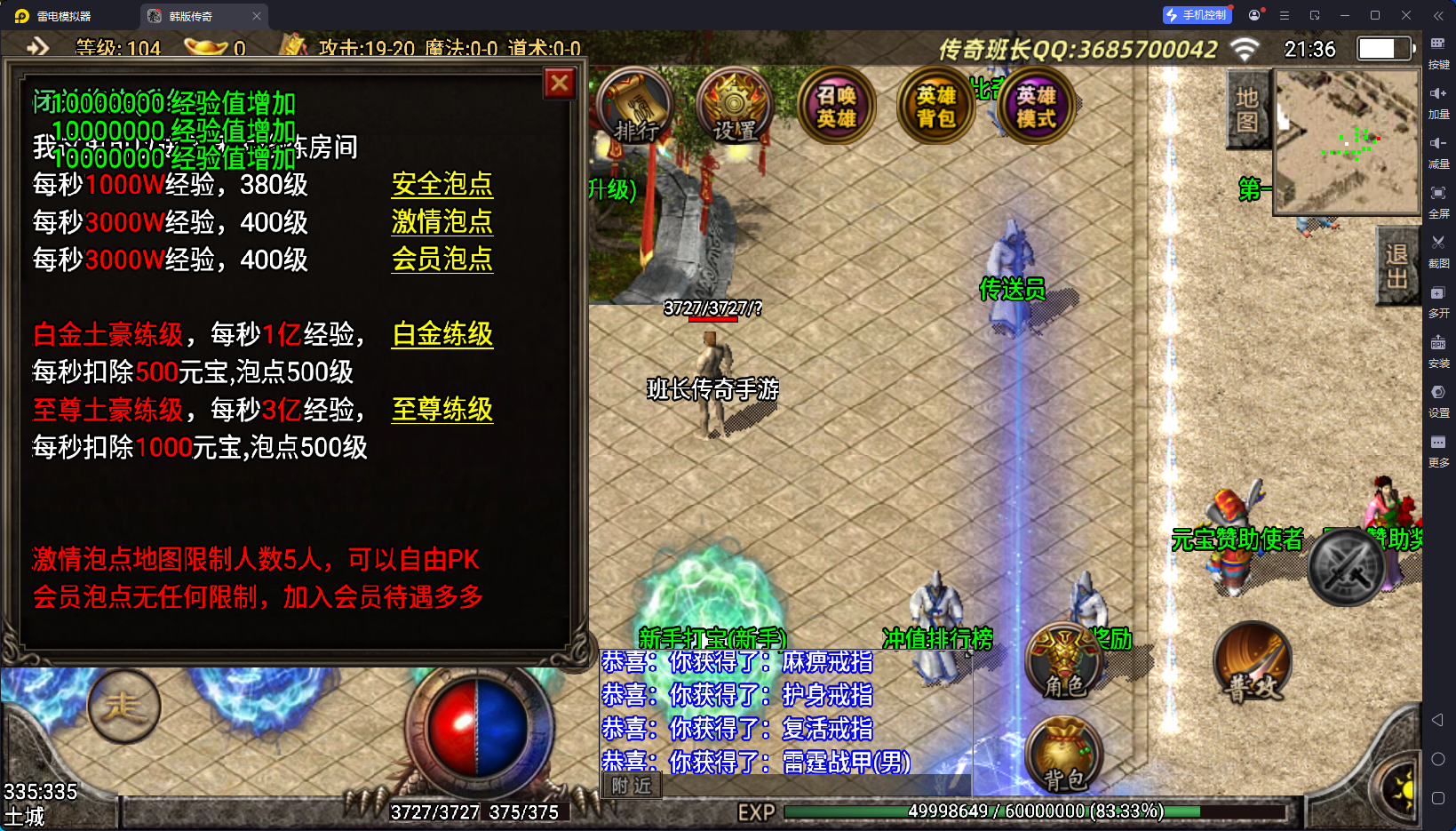Activate the 召唤英雄 button

click(x=836, y=107)
